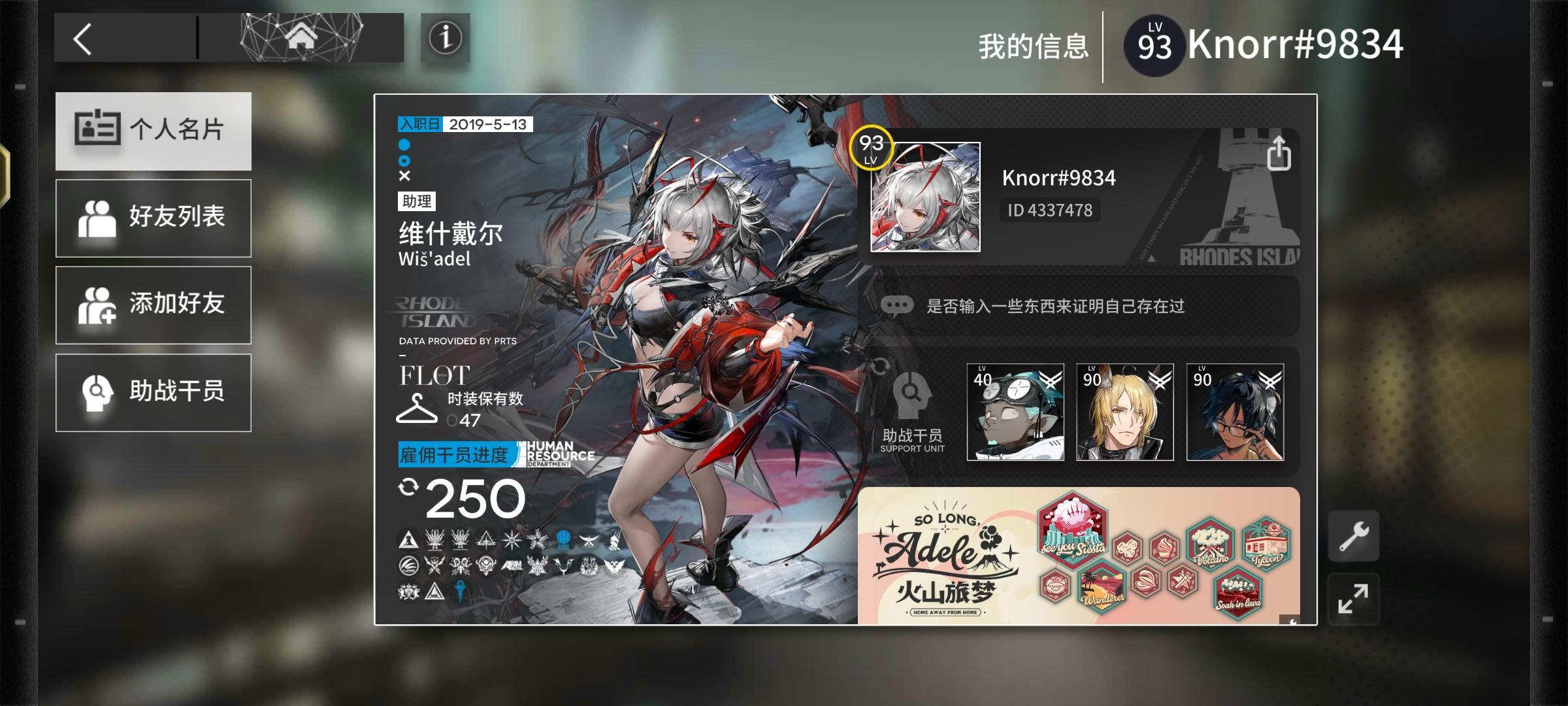Open the 助战干员 sidebar entry
The height and width of the screenshot is (706, 1568).
(x=154, y=392)
